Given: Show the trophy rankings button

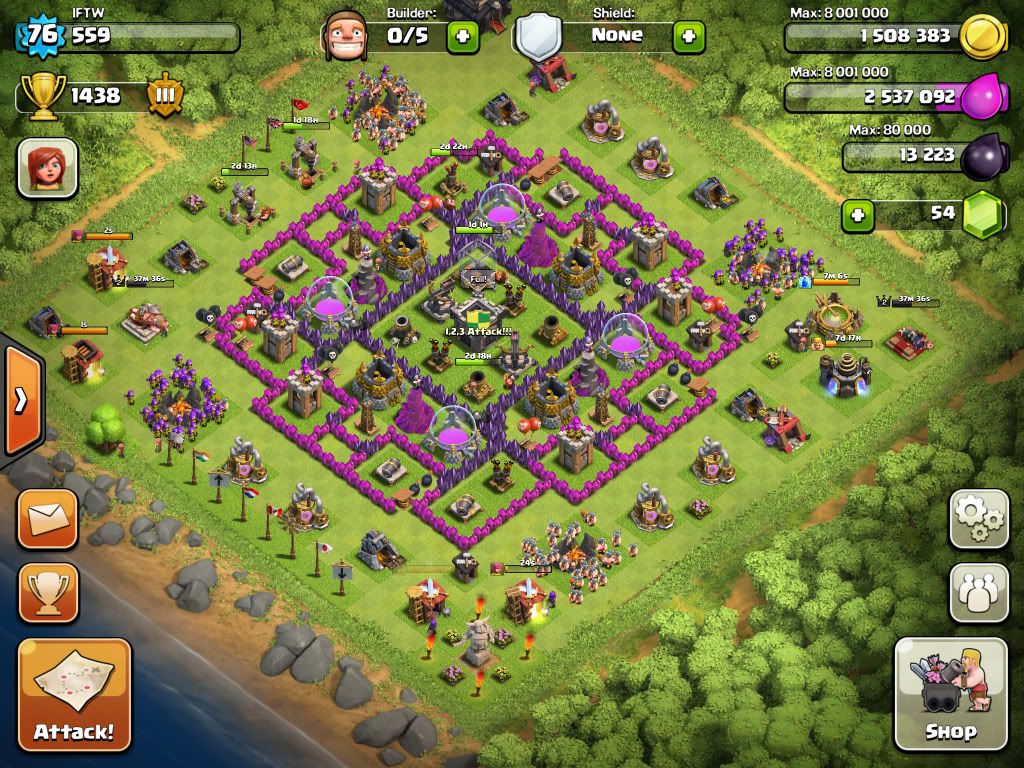Looking at the screenshot, I should click(47, 593).
